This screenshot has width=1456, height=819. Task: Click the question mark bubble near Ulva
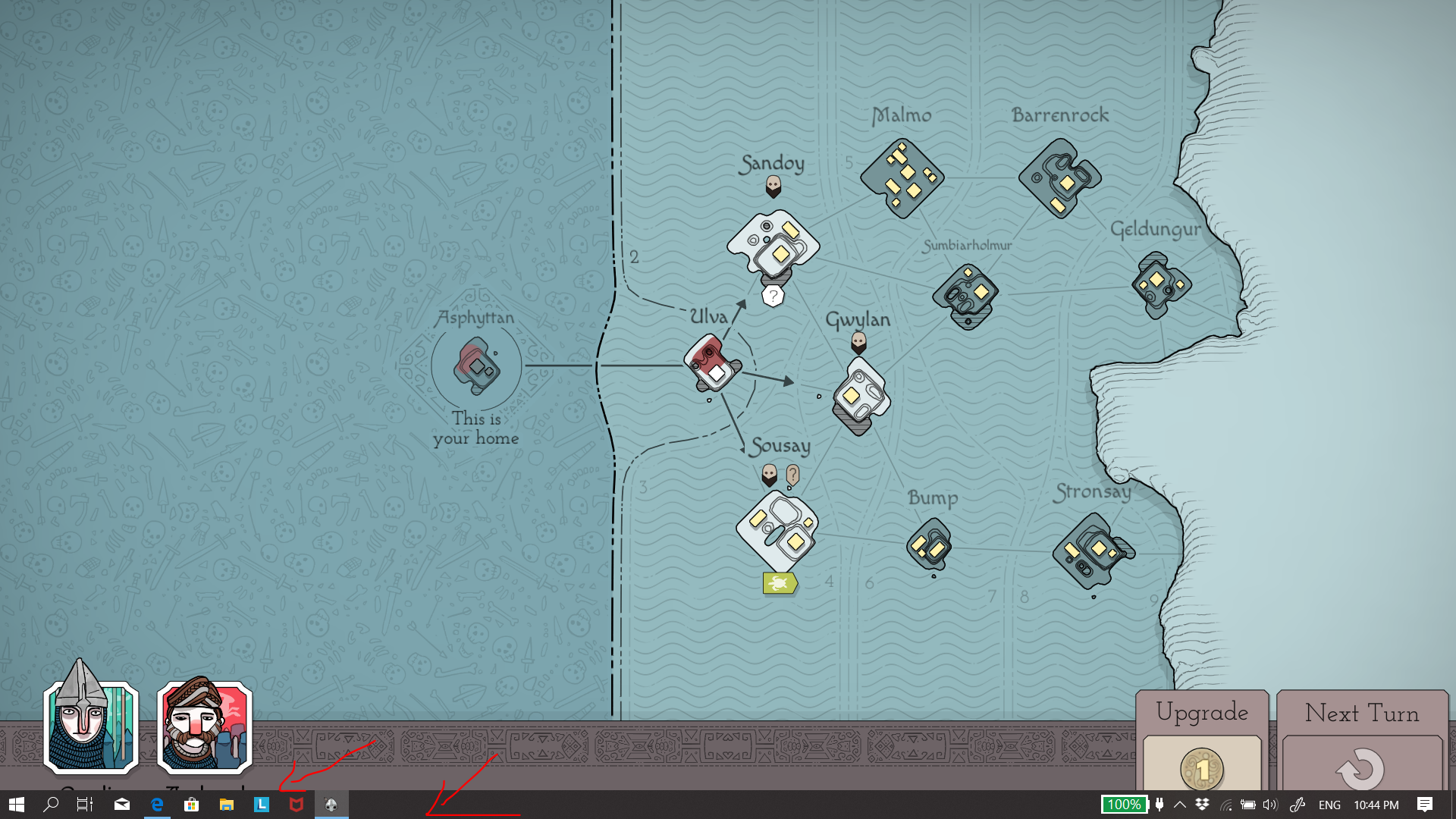click(772, 295)
